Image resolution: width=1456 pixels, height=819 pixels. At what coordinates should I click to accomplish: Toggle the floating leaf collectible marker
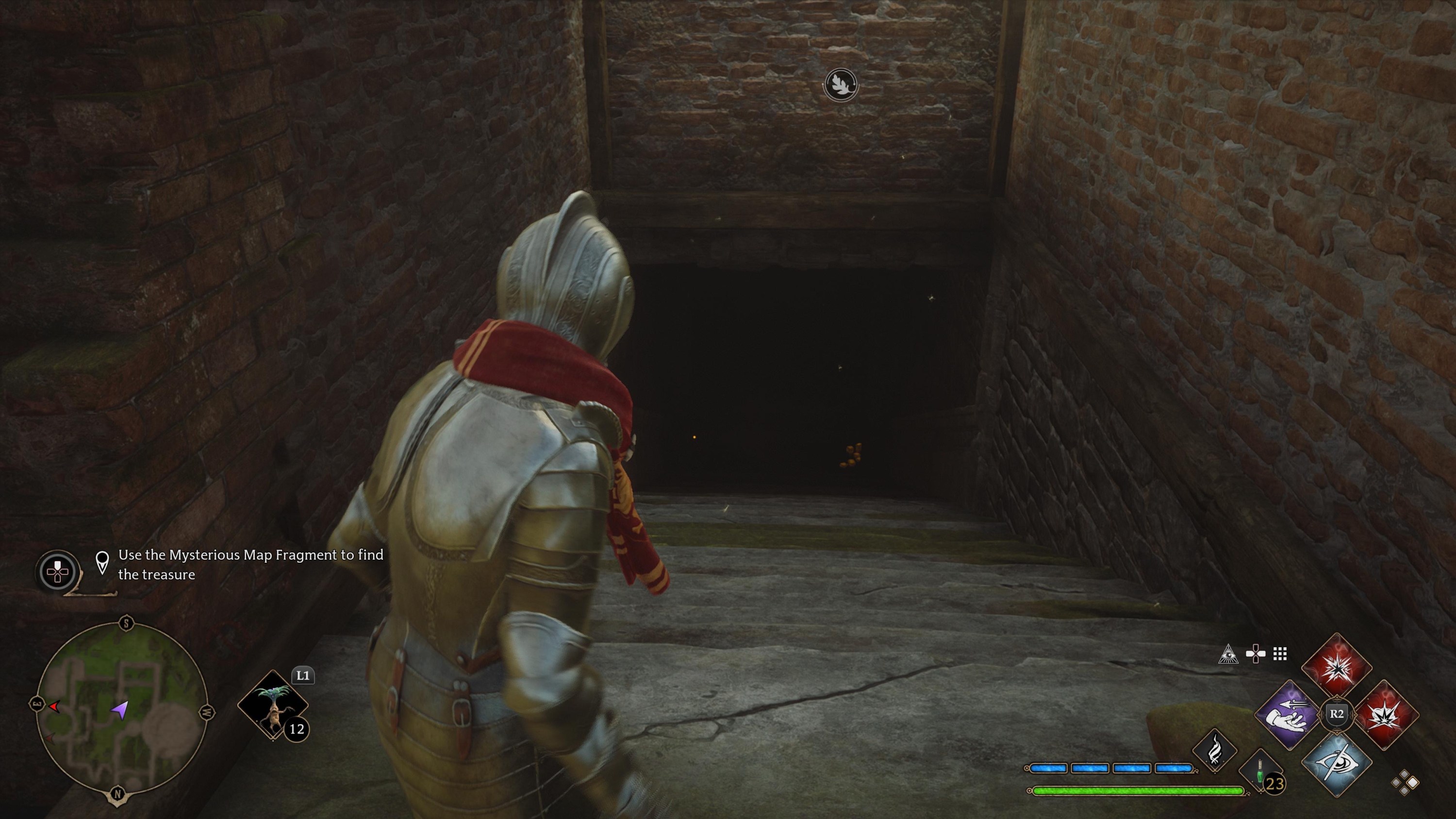(841, 85)
